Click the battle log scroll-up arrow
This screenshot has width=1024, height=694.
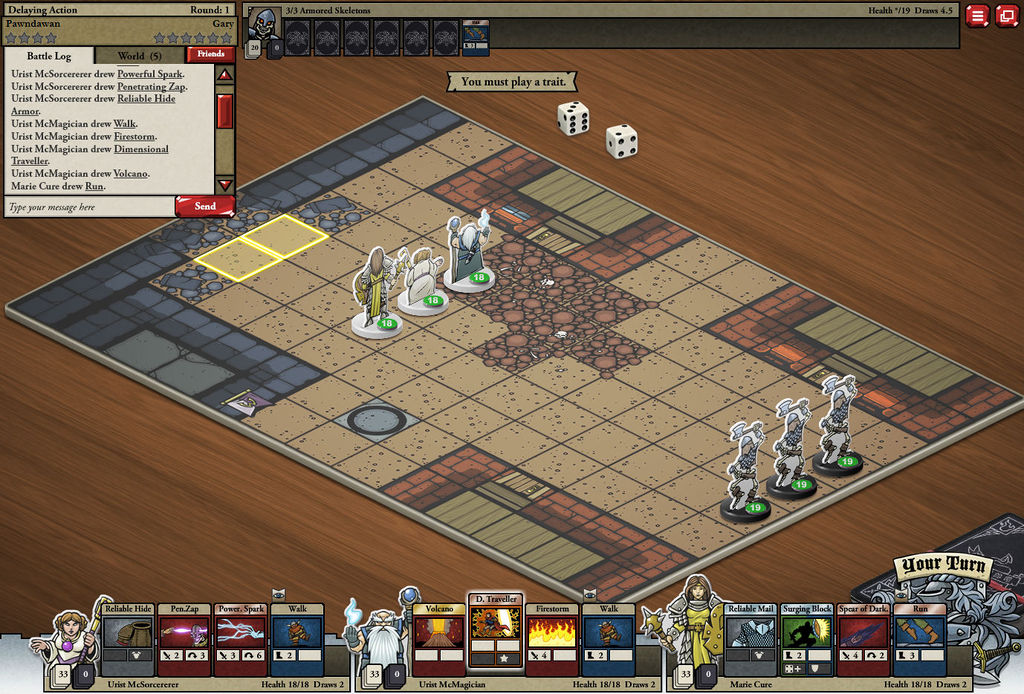(x=224, y=75)
